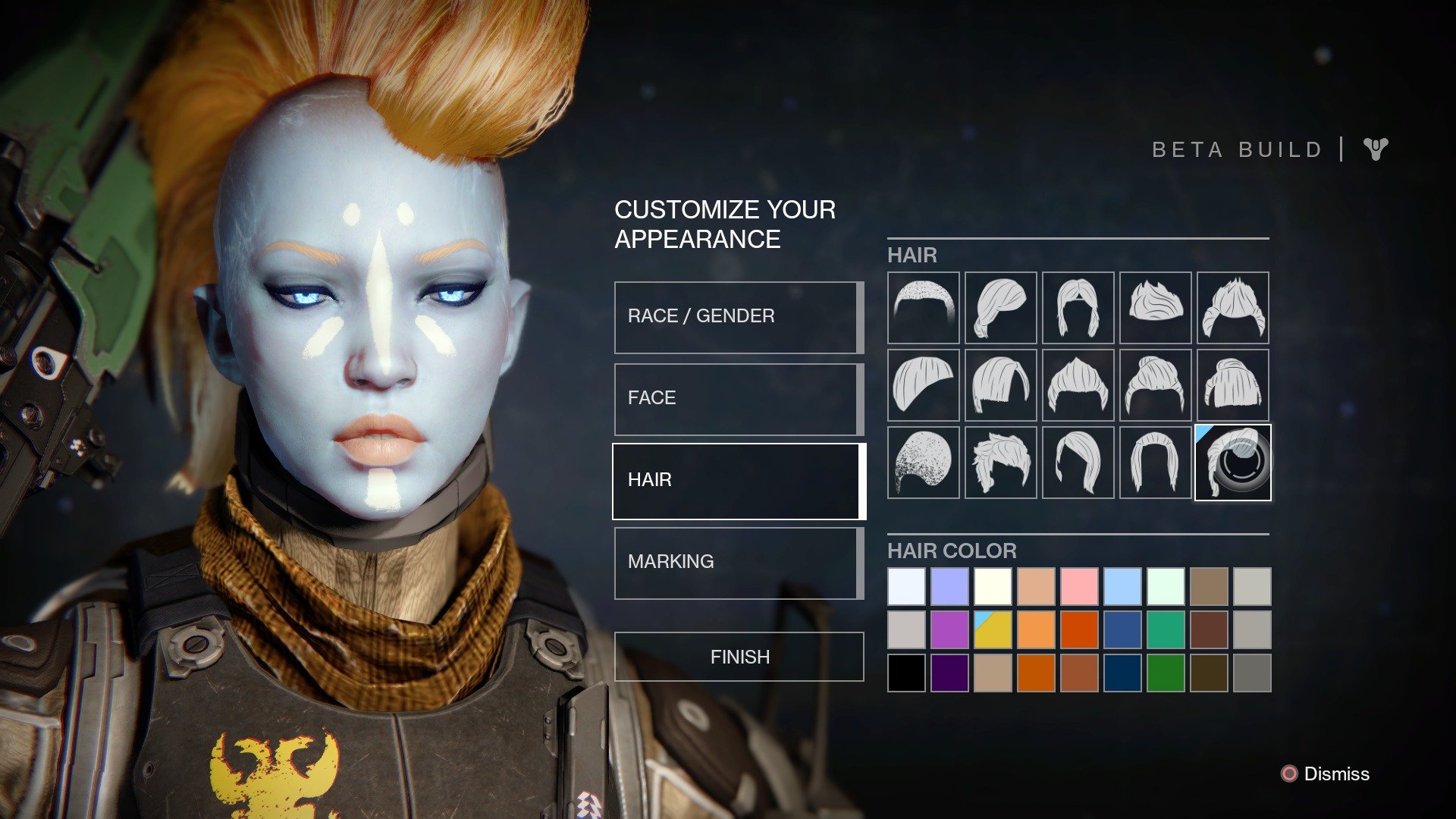Select the spiky swept-up hairstyle thumbnail
Image resolution: width=1456 pixels, height=819 pixels.
coord(1155,307)
